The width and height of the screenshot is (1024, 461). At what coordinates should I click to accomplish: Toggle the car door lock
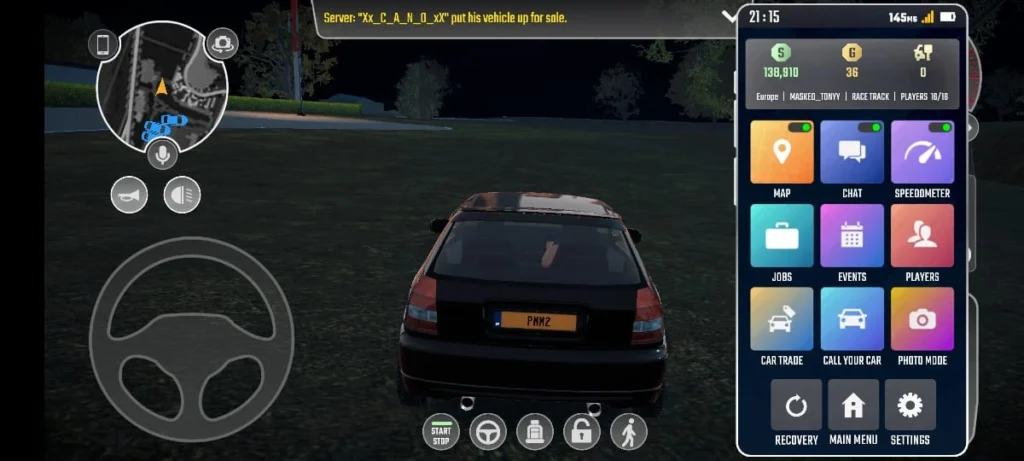[582, 431]
